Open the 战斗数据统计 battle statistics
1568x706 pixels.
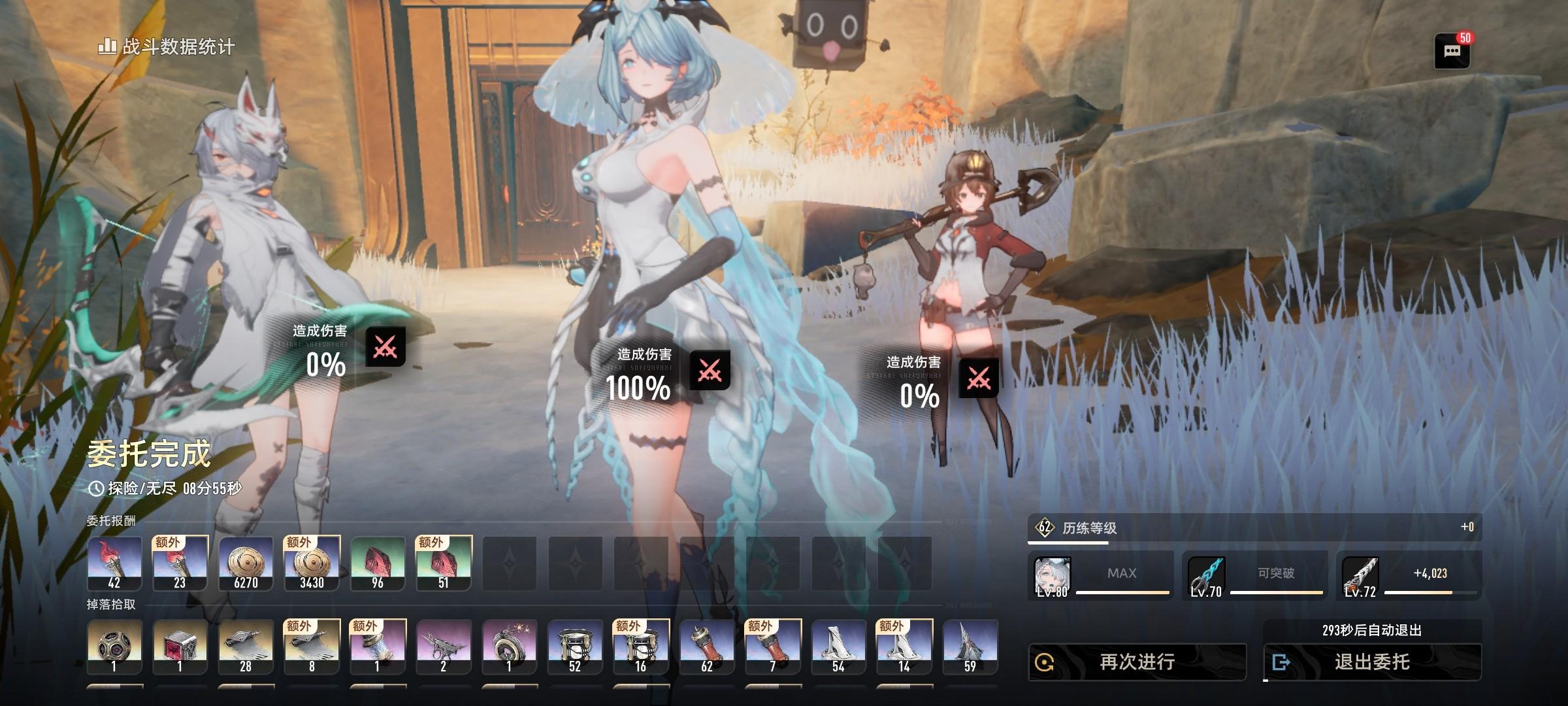[167, 47]
